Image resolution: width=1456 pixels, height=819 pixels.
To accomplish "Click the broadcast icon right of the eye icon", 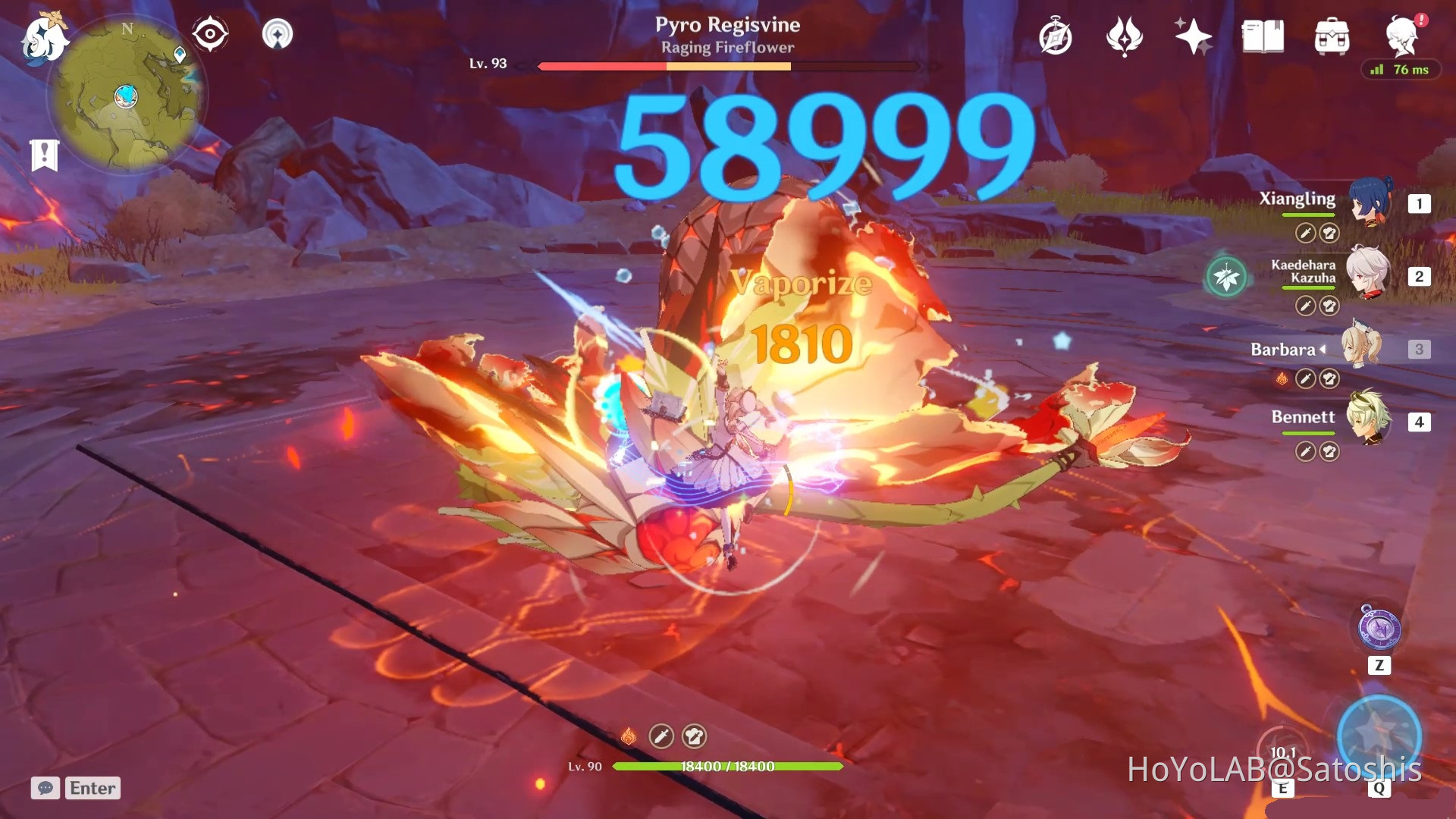I will point(278,33).
